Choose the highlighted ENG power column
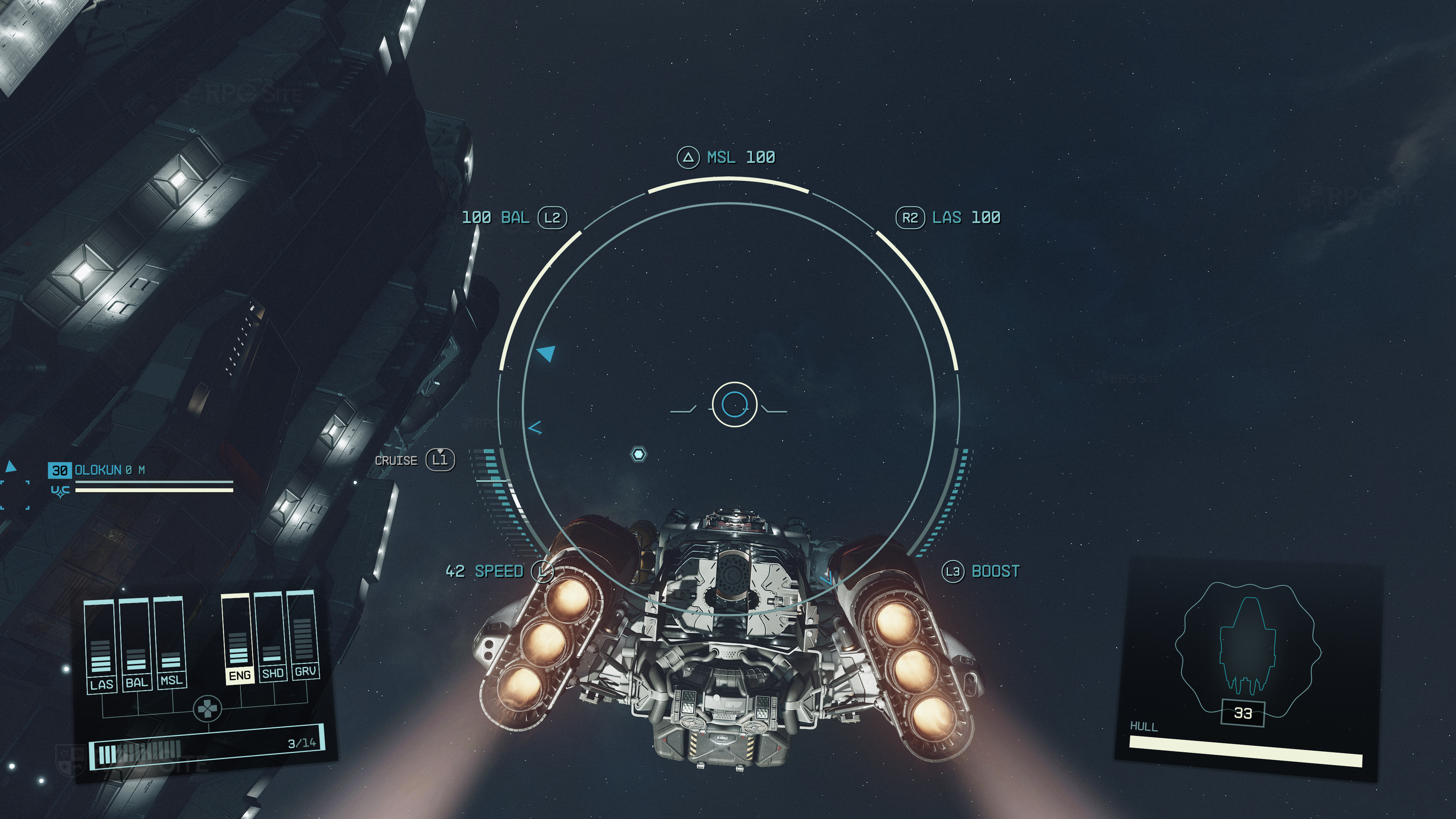Screen dimensions: 1456x819 coord(238,639)
